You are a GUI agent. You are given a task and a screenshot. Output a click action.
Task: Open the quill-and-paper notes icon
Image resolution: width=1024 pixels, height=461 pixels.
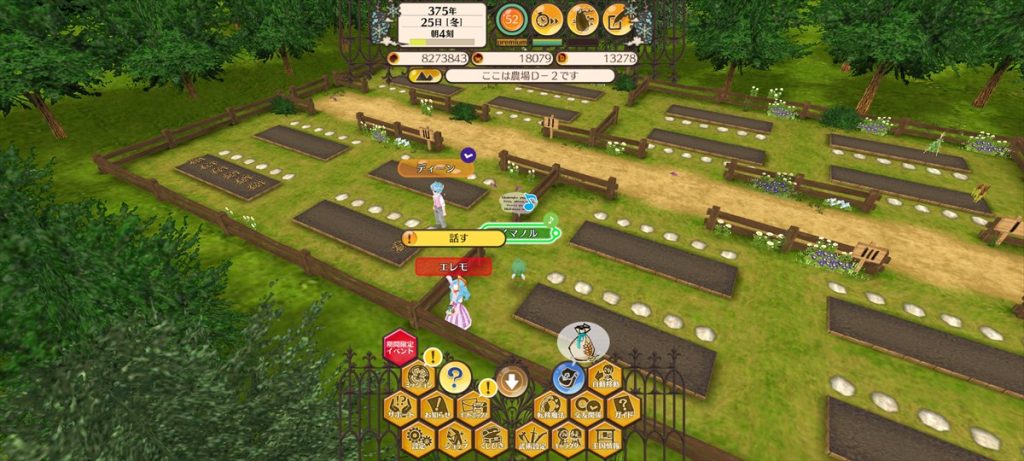click(619, 19)
